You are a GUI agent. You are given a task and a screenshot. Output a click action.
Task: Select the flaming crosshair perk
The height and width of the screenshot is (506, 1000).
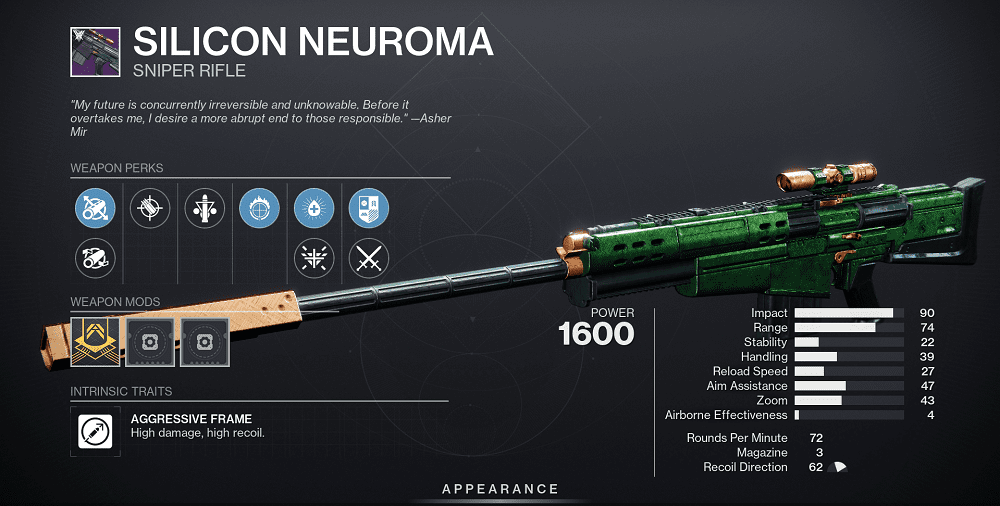coord(259,208)
